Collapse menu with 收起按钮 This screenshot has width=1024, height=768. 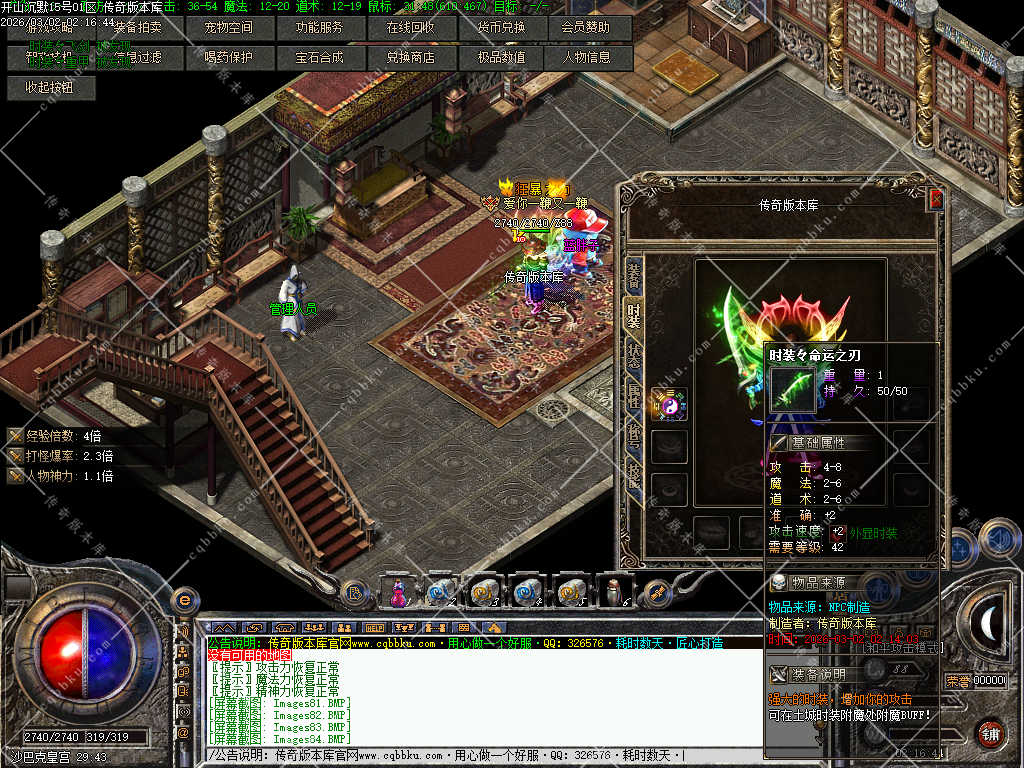click(x=48, y=87)
